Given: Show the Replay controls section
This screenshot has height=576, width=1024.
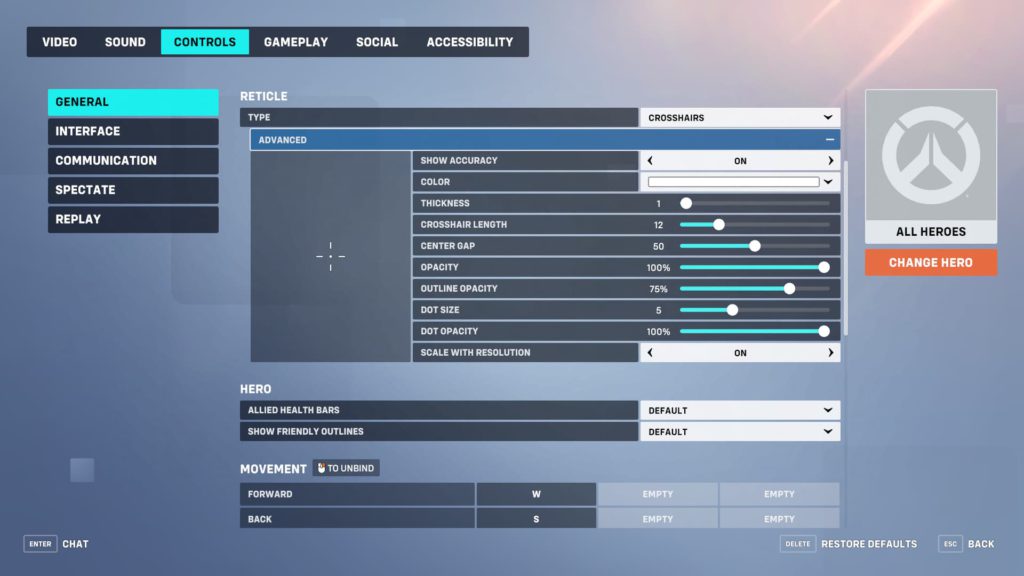Looking at the screenshot, I should point(133,219).
